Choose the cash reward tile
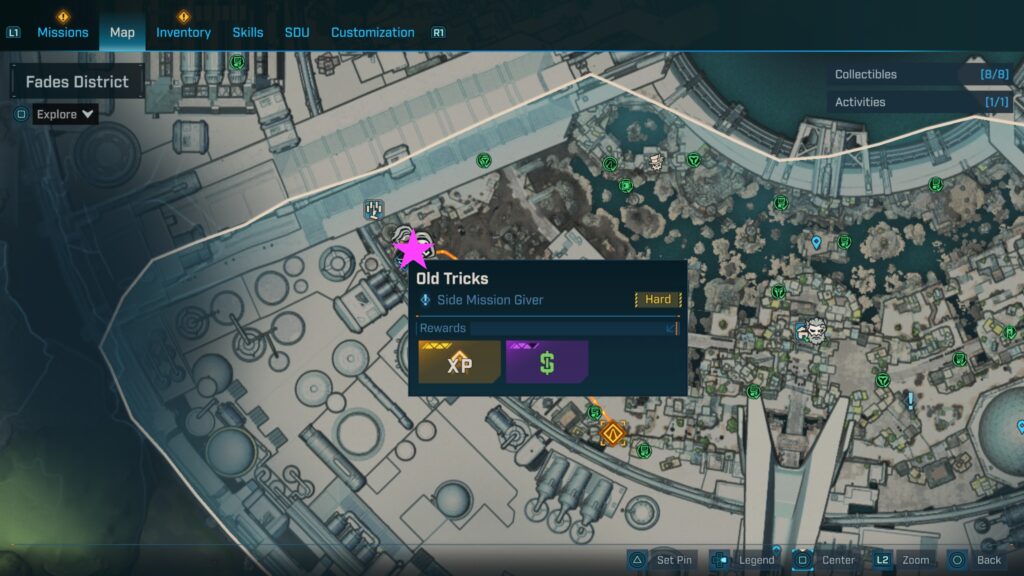Screen dimensions: 1024x576 pyautogui.click(x=547, y=362)
